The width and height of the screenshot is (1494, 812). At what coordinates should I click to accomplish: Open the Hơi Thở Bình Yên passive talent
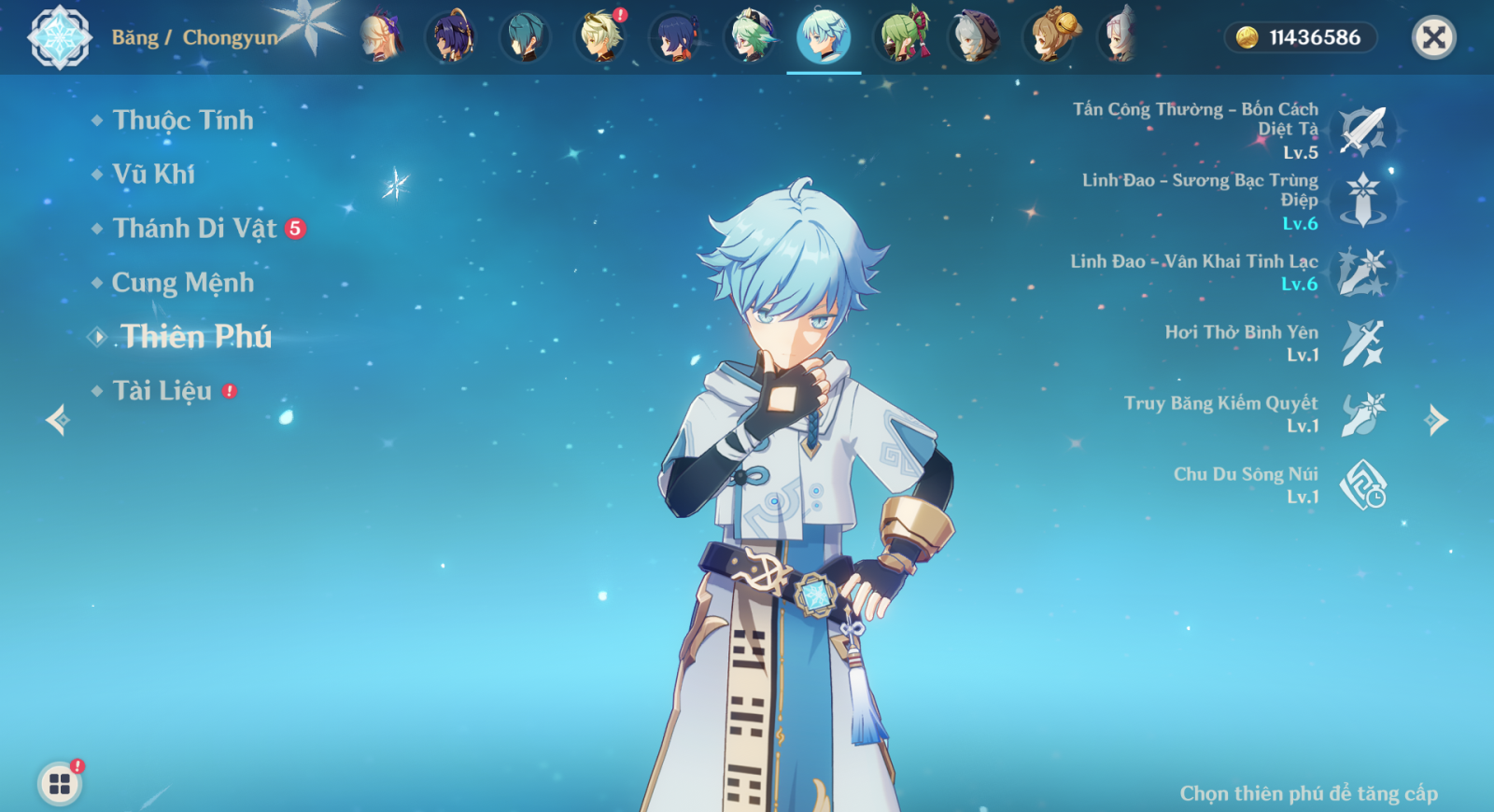coord(1362,343)
